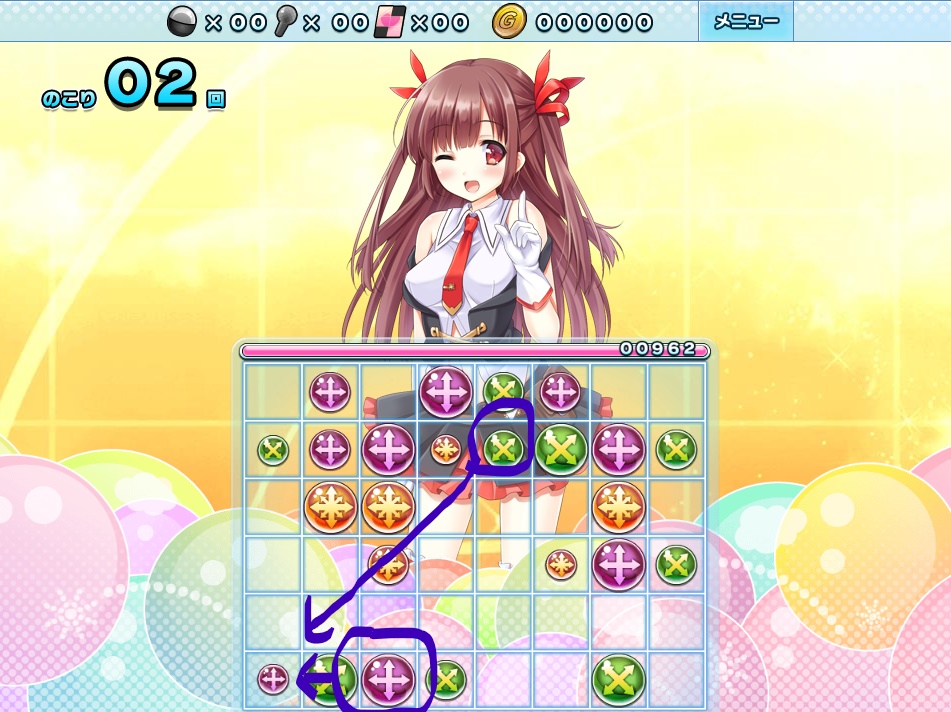Pick the small orange tile beside the circled green tile

446,449
